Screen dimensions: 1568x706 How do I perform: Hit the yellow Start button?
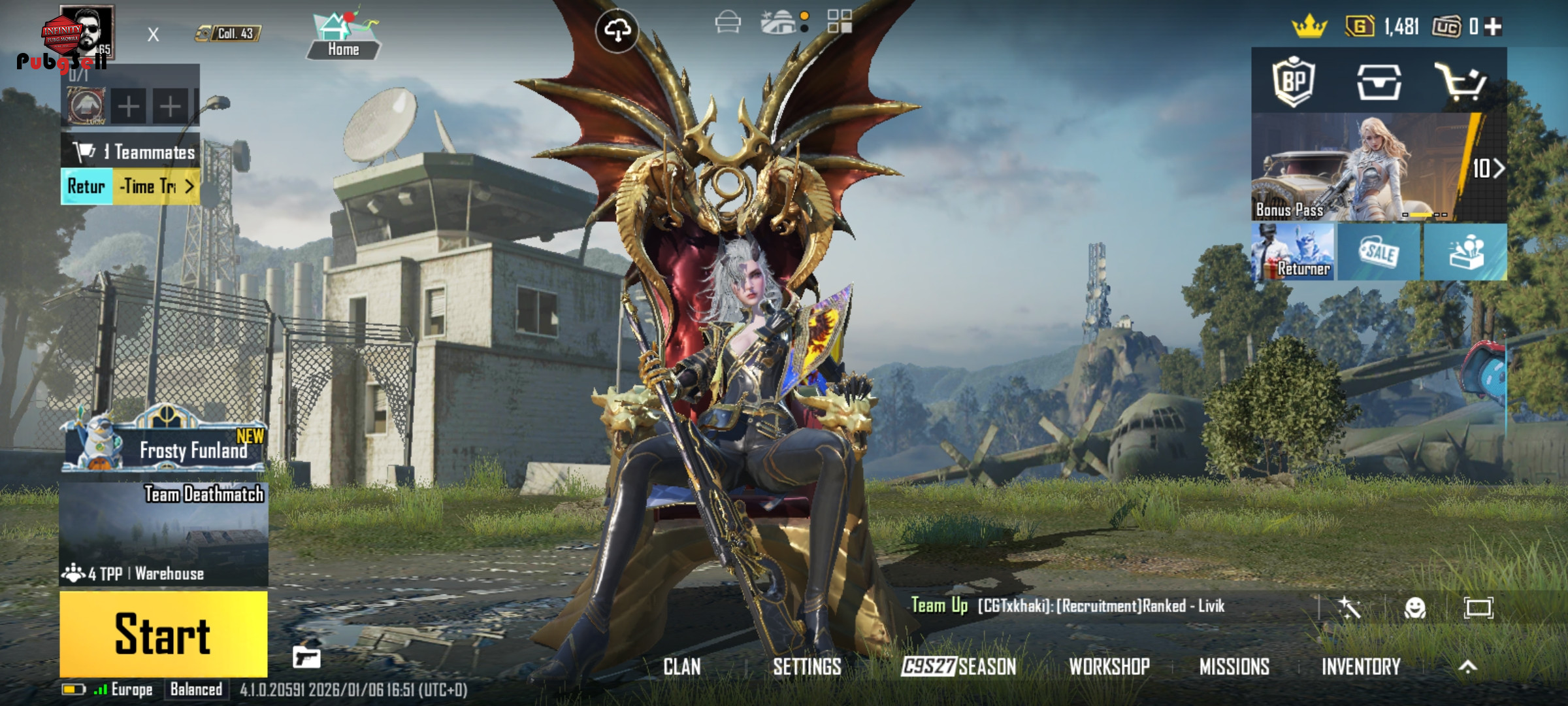[163, 633]
